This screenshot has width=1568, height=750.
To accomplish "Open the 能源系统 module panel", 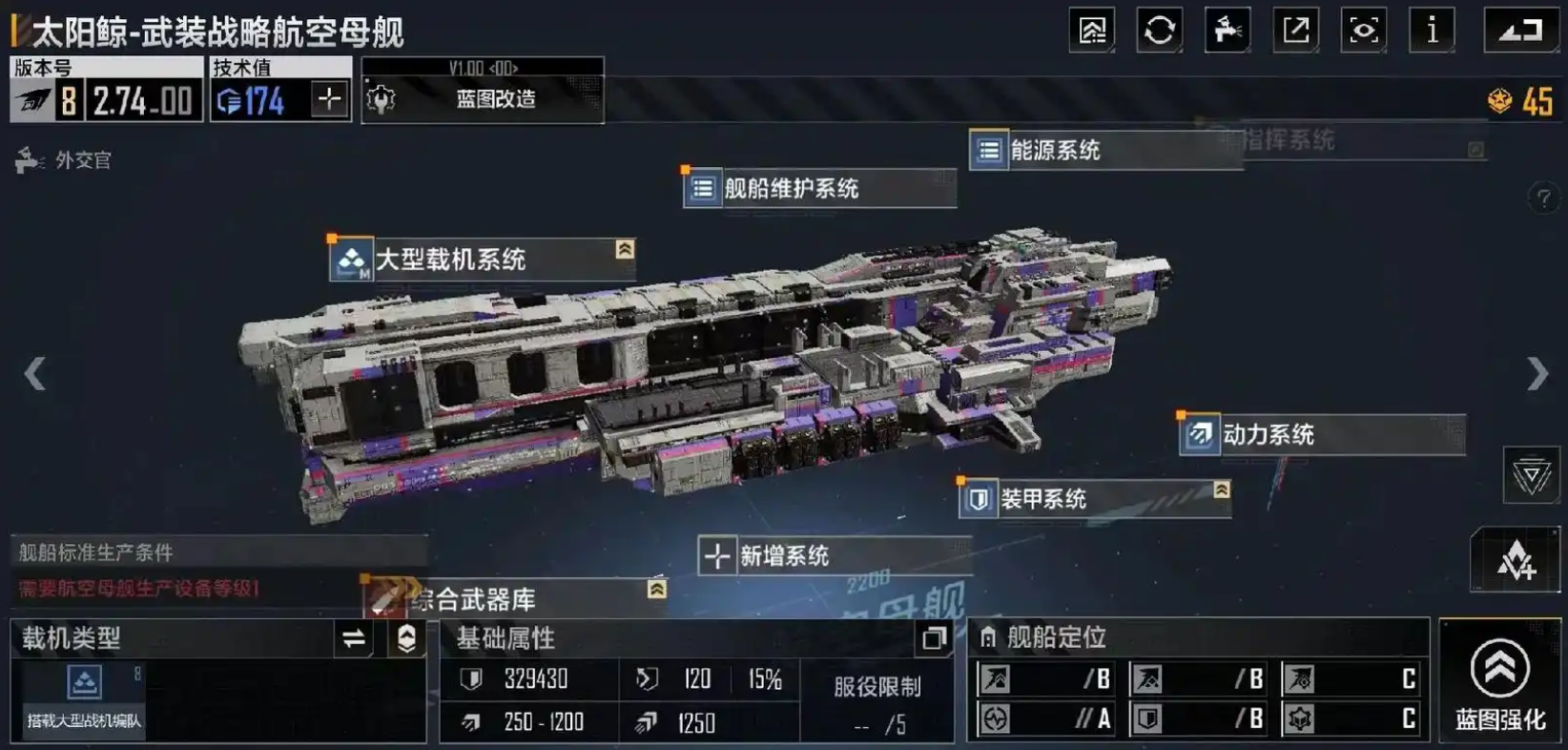I will click(x=1051, y=150).
